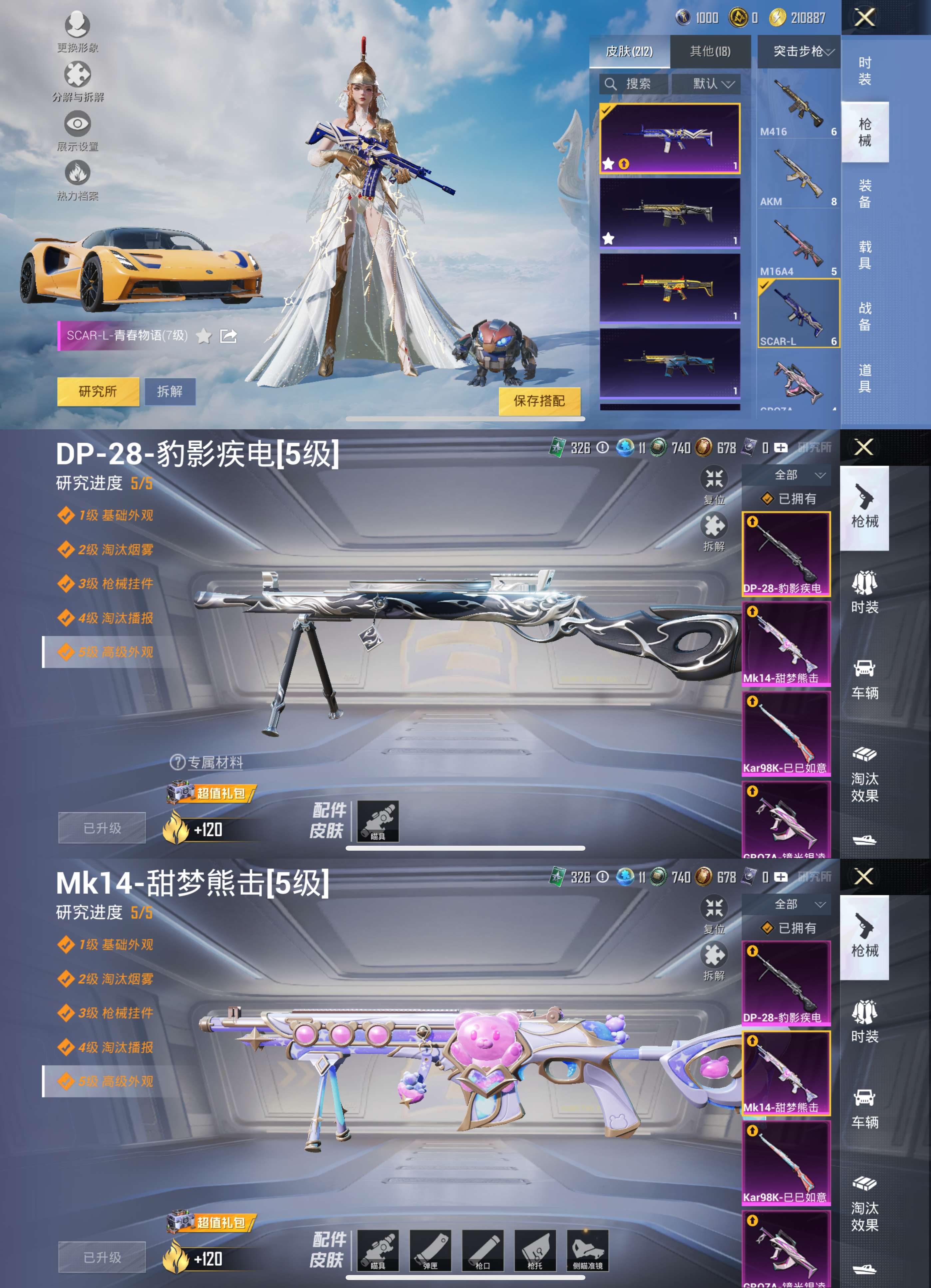Select the 皮肤(212) tab
The width and height of the screenshot is (931, 1288).
pyautogui.click(x=631, y=52)
